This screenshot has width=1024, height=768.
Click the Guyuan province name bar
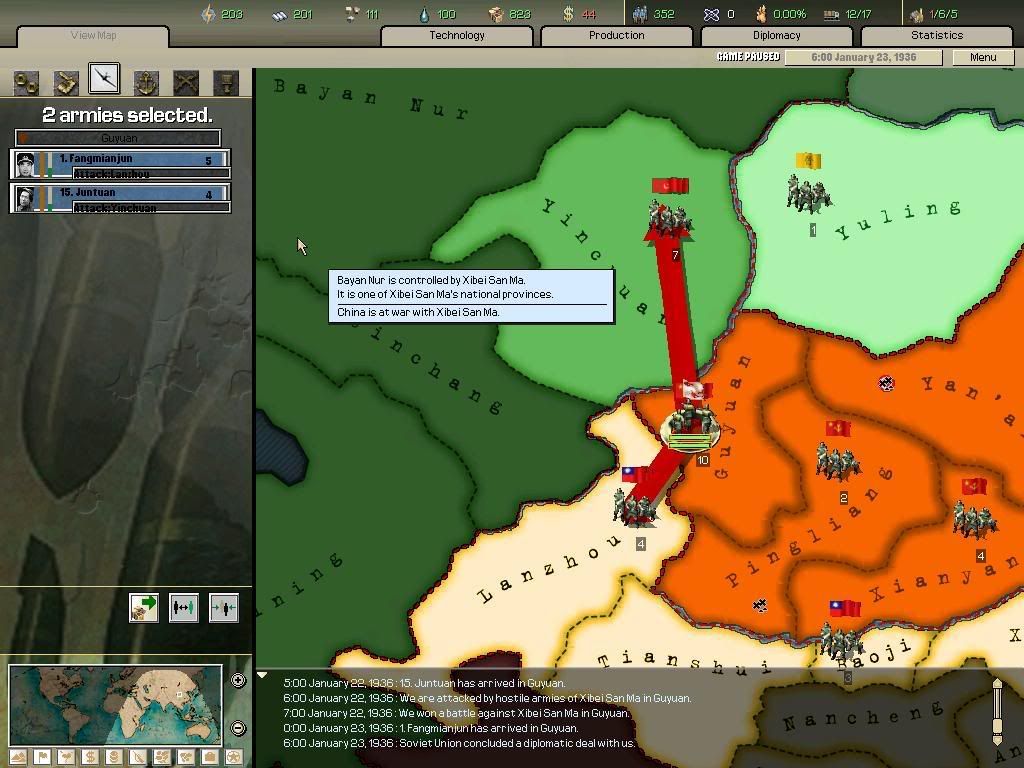click(118, 138)
